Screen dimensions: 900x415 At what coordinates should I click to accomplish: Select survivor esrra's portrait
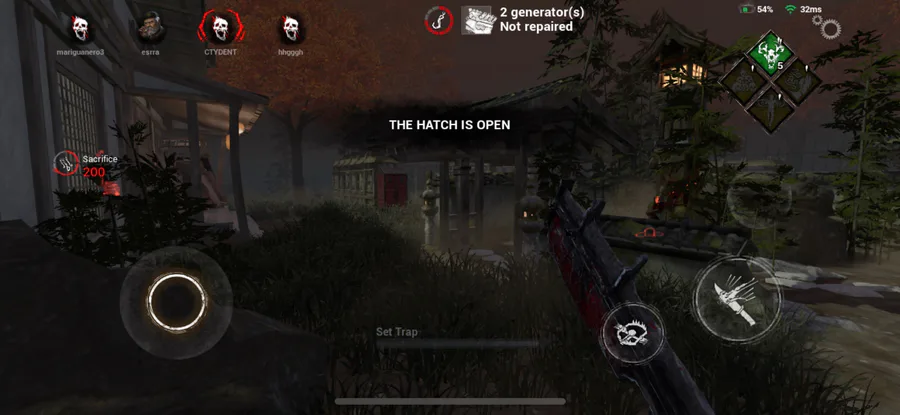pyautogui.click(x=150, y=27)
